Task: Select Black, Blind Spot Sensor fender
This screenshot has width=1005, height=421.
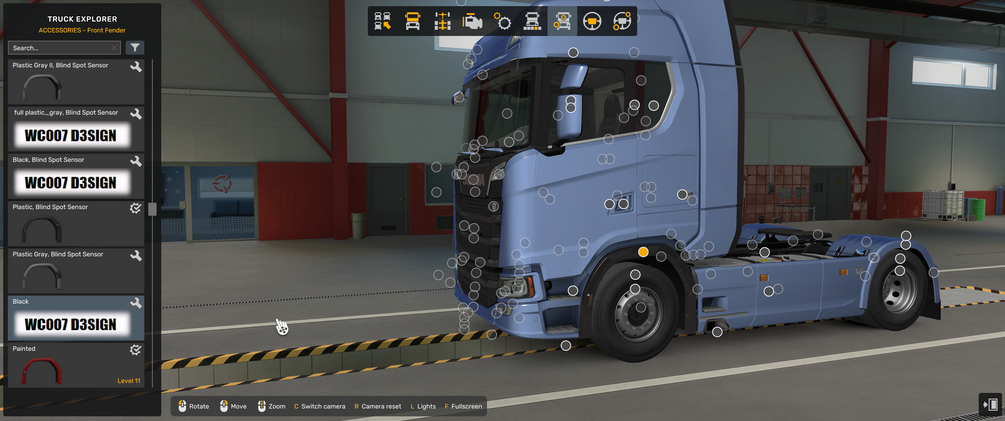Action: [x=76, y=176]
